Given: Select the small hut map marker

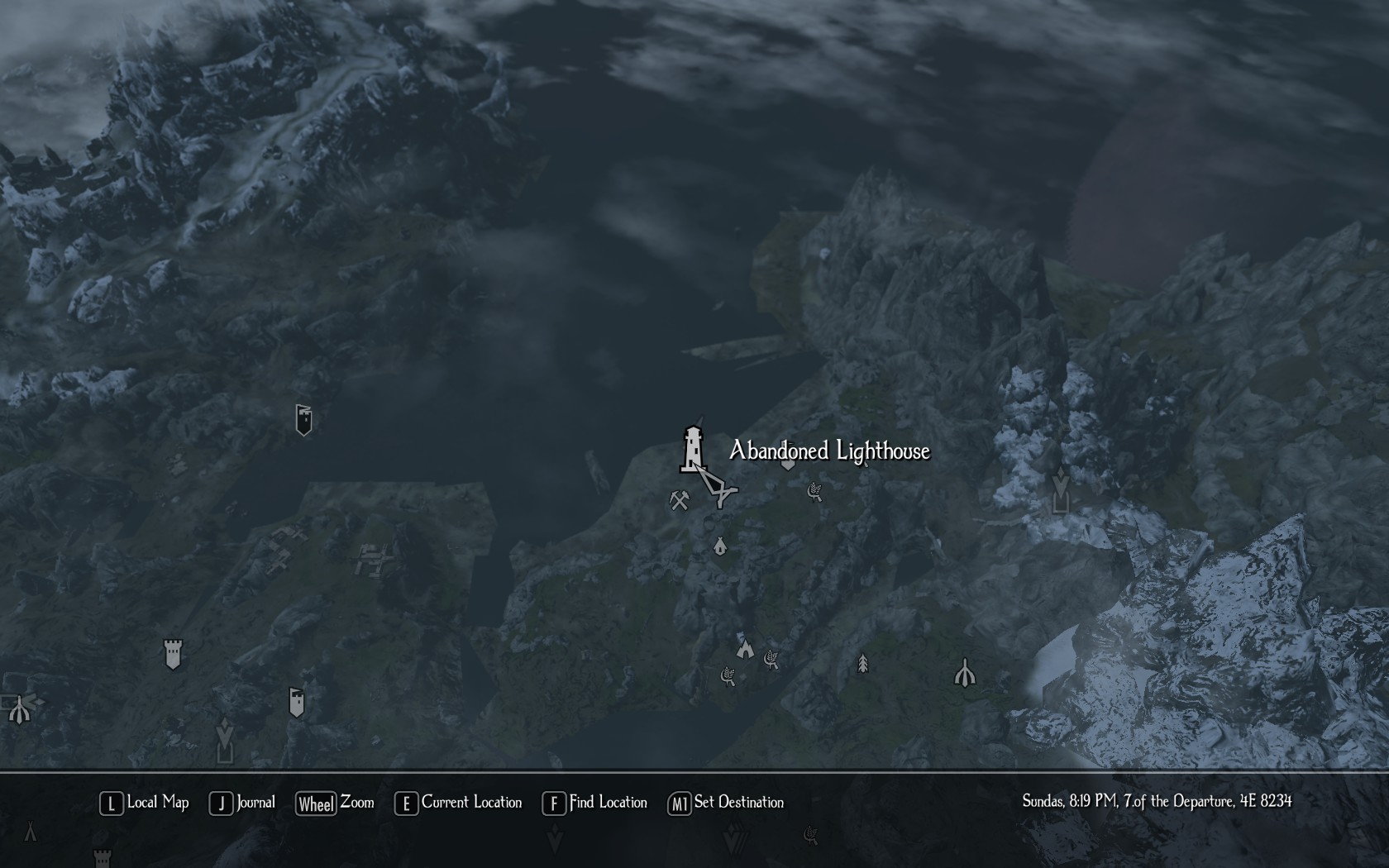Looking at the screenshot, I should (720, 546).
